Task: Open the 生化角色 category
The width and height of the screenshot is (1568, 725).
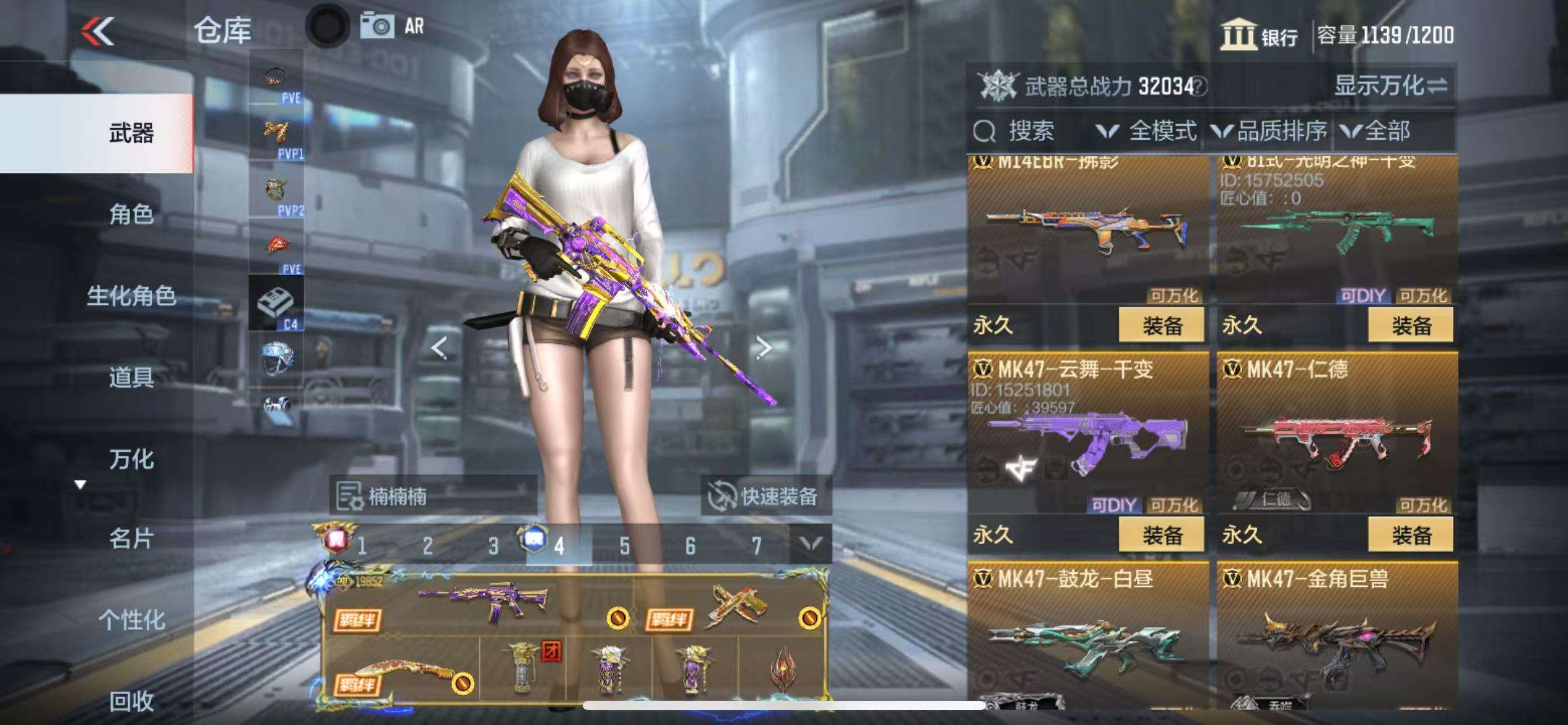Action: (131, 296)
